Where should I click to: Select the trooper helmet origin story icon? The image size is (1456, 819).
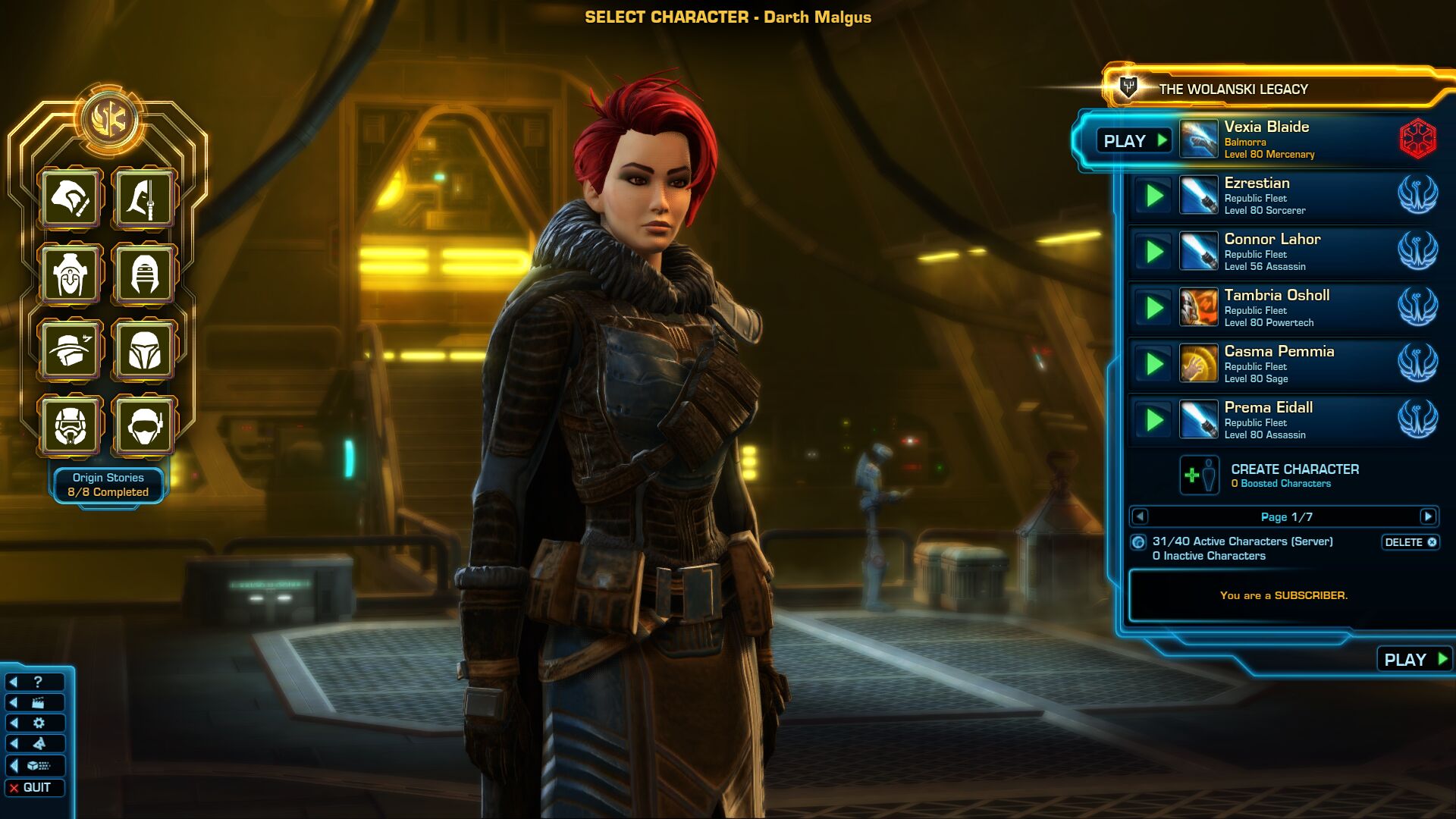pos(71,426)
